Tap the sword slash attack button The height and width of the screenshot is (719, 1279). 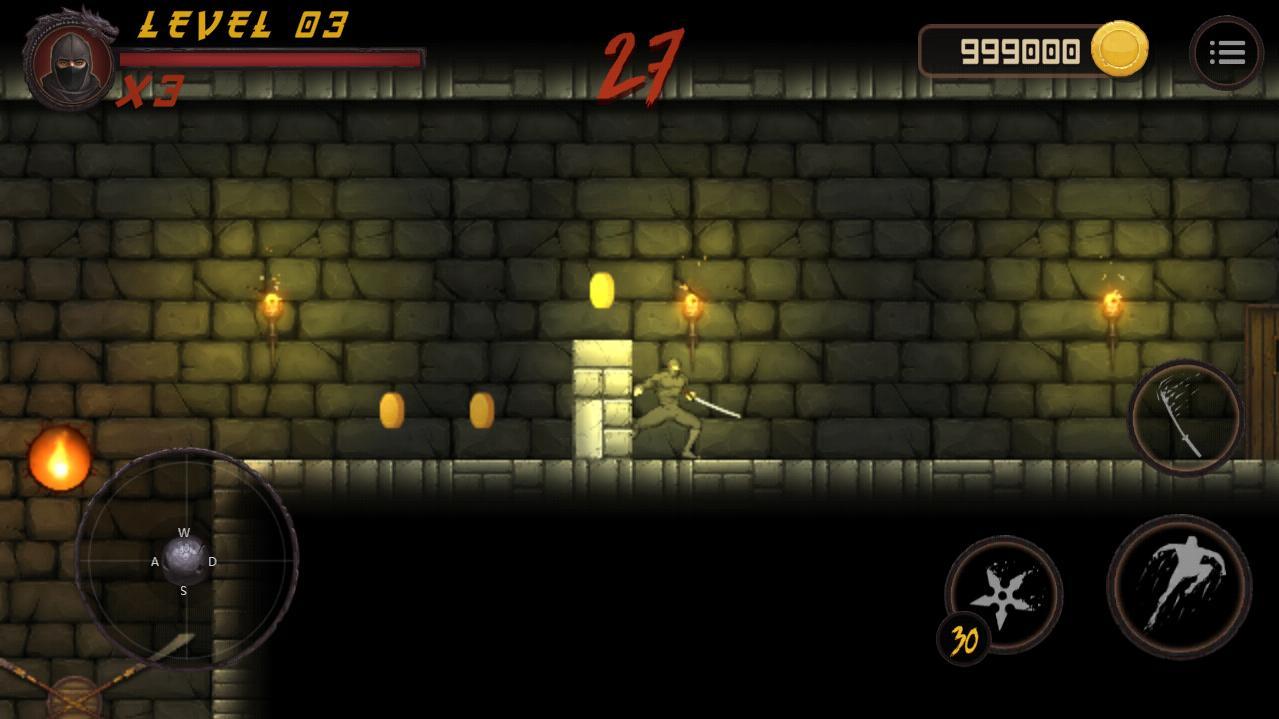(x=1186, y=417)
